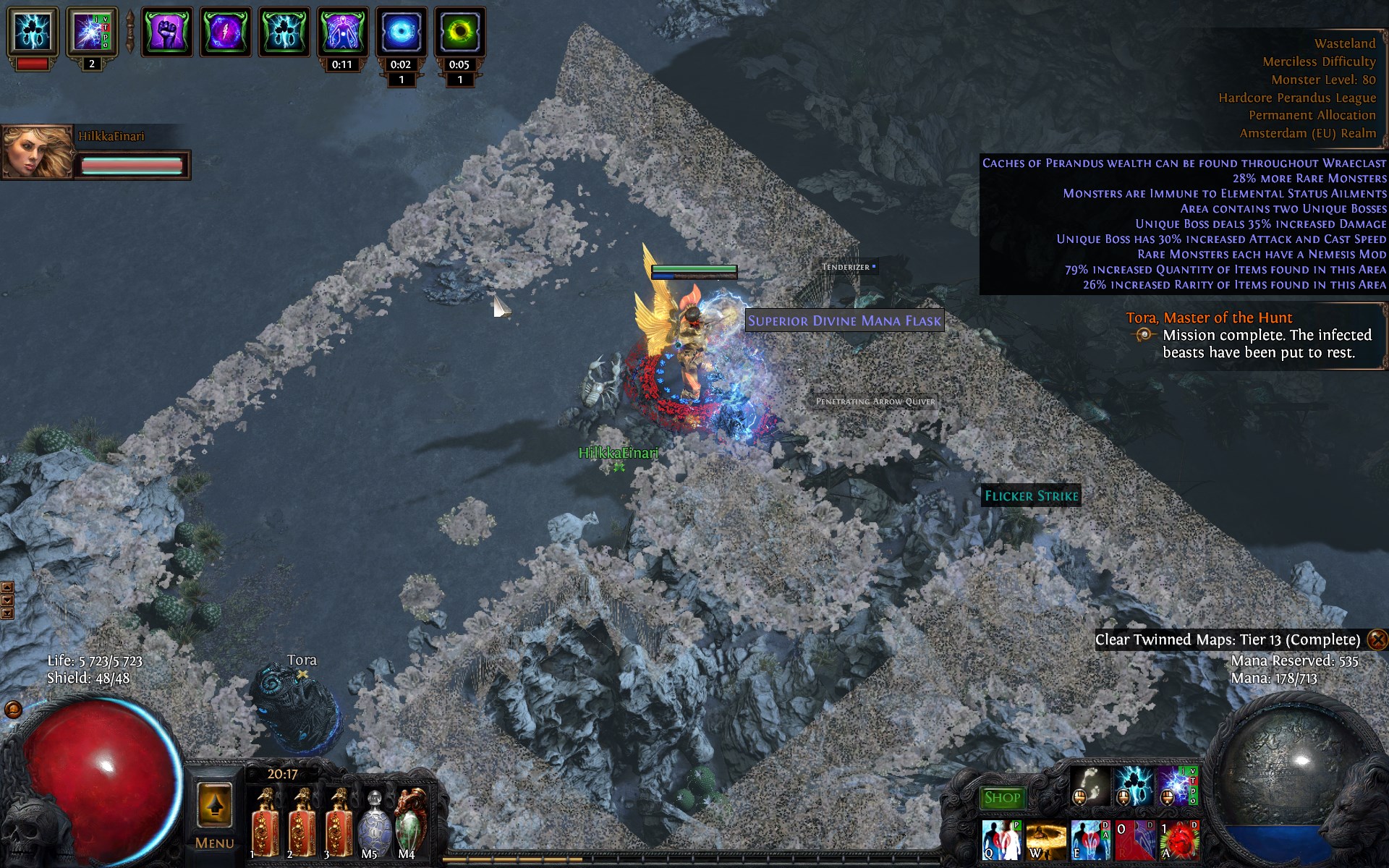This screenshot has width=1389, height=868.
Task: Select the purple lightning burst skill slot
Action: click(1175, 786)
